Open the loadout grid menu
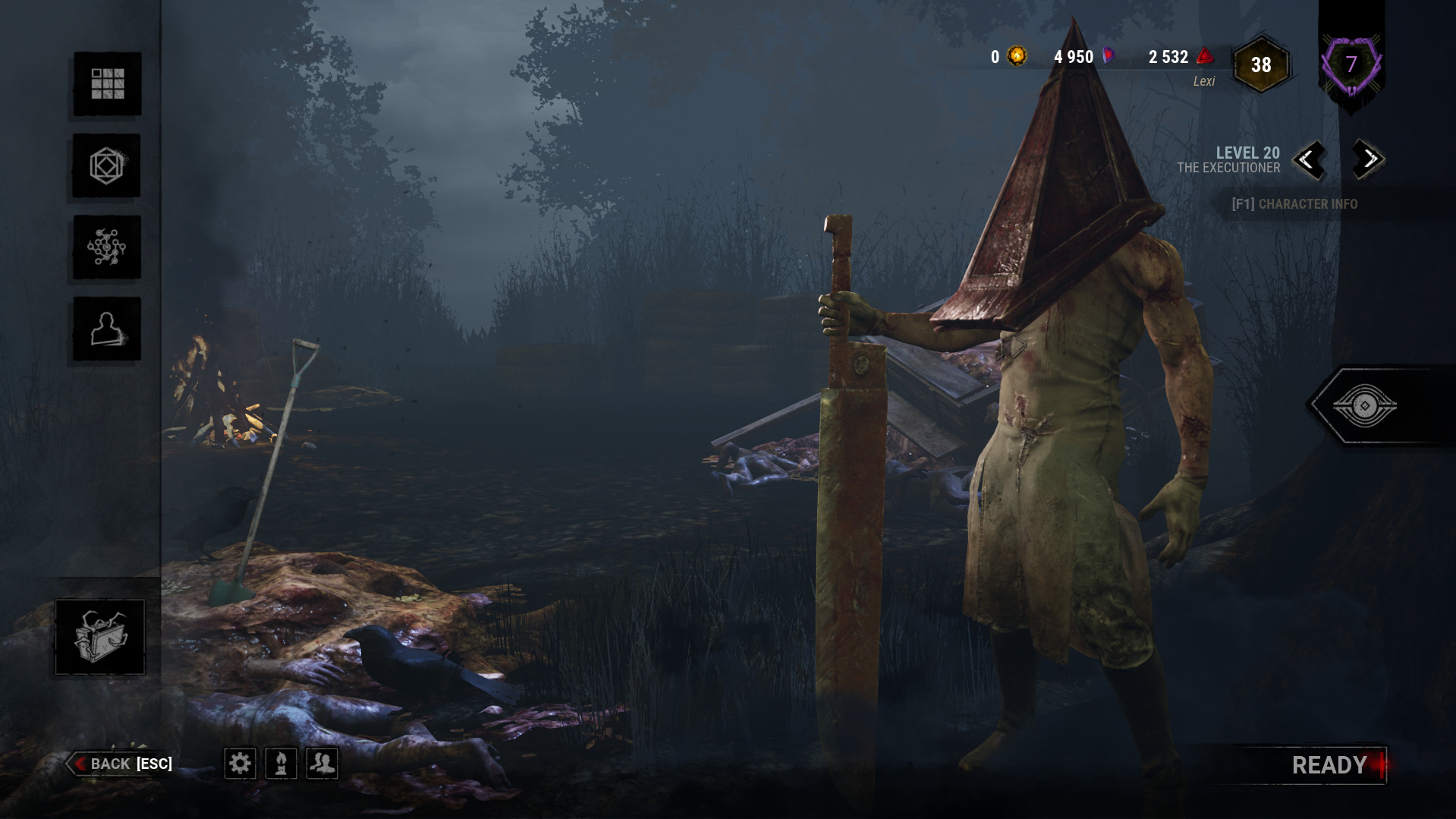This screenshot has height=819, width=1456. pos(107,83)
